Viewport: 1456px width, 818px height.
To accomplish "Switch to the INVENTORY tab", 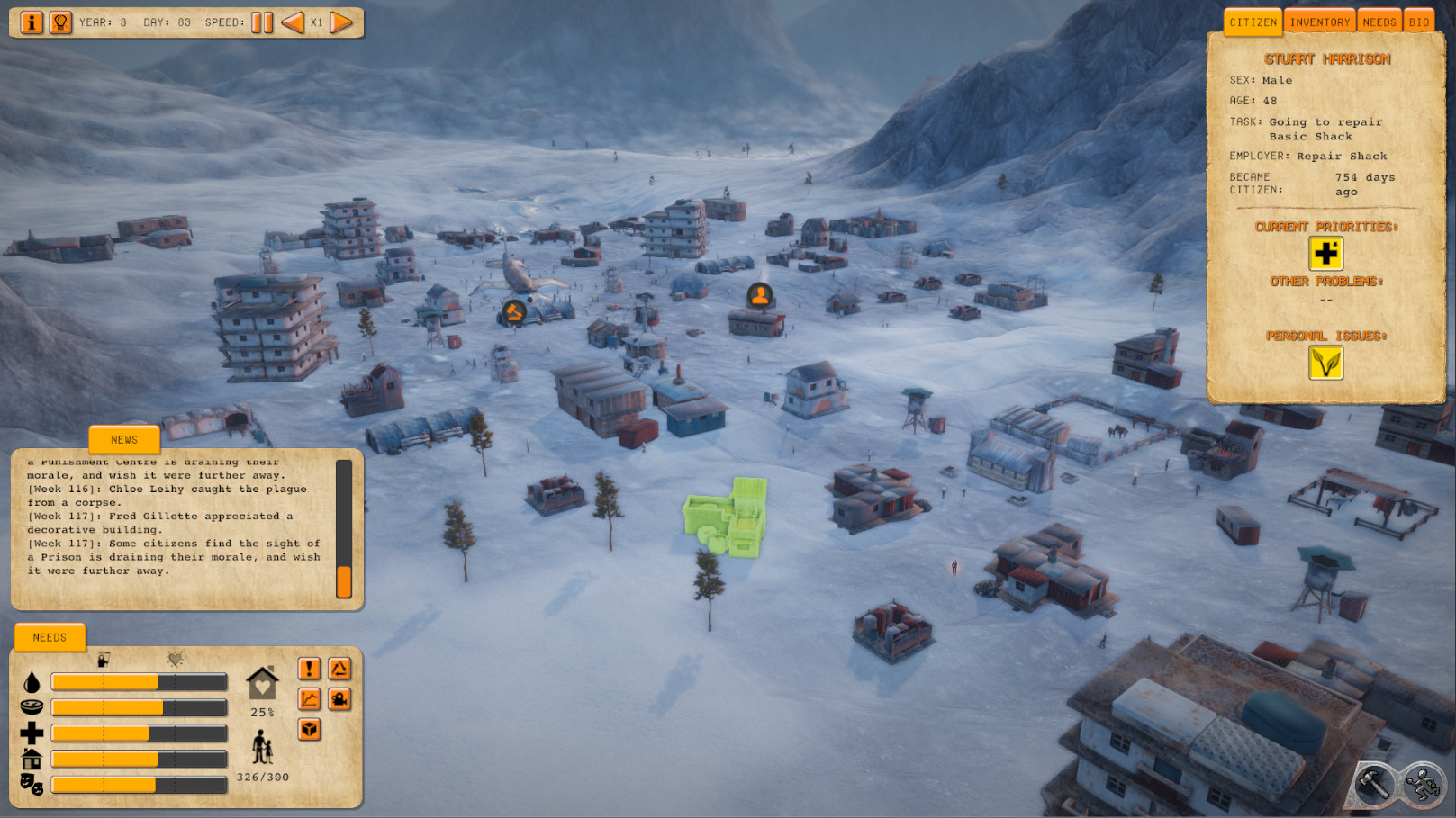I will [x=1318, y=20].
